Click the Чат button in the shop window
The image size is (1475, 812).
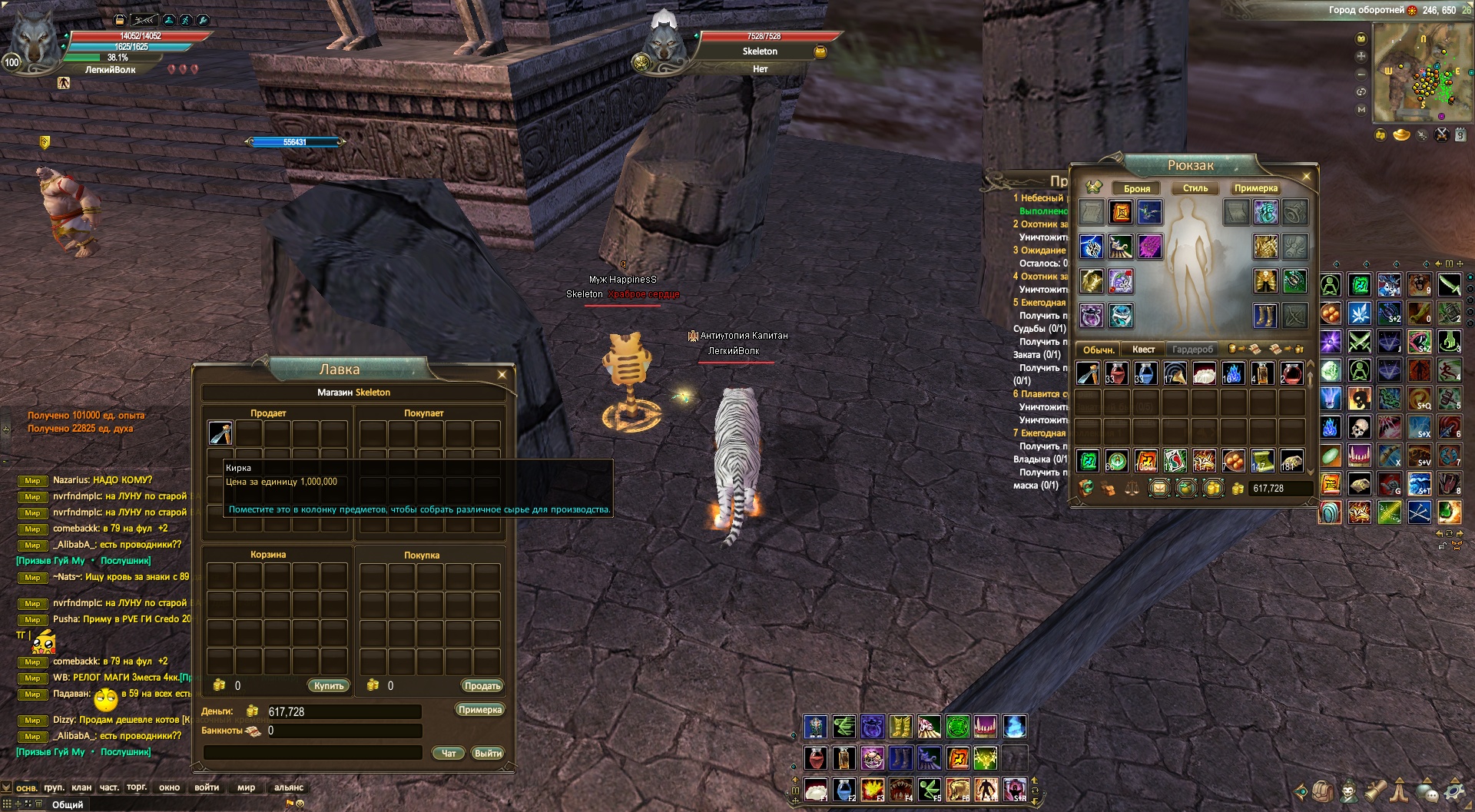(449, 753)
